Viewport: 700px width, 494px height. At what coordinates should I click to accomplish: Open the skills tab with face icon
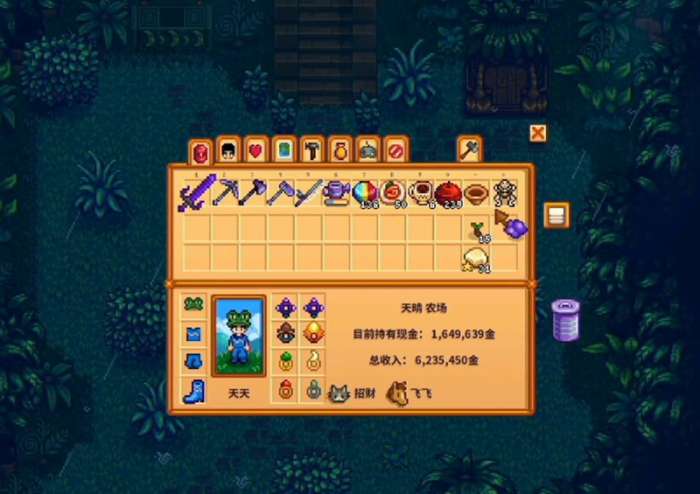click(228, 151)
